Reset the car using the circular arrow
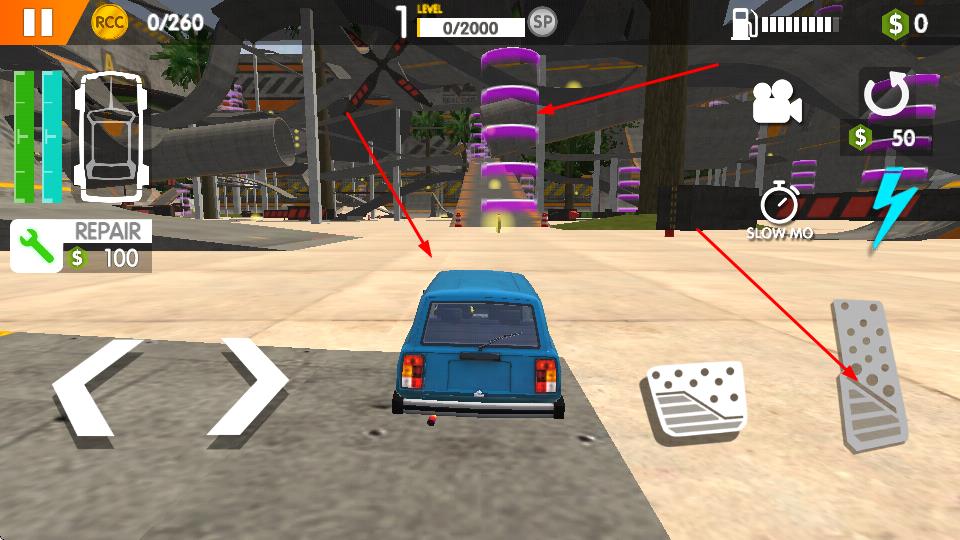The height and width of the screenshot is (540, 960). [886, 95]
